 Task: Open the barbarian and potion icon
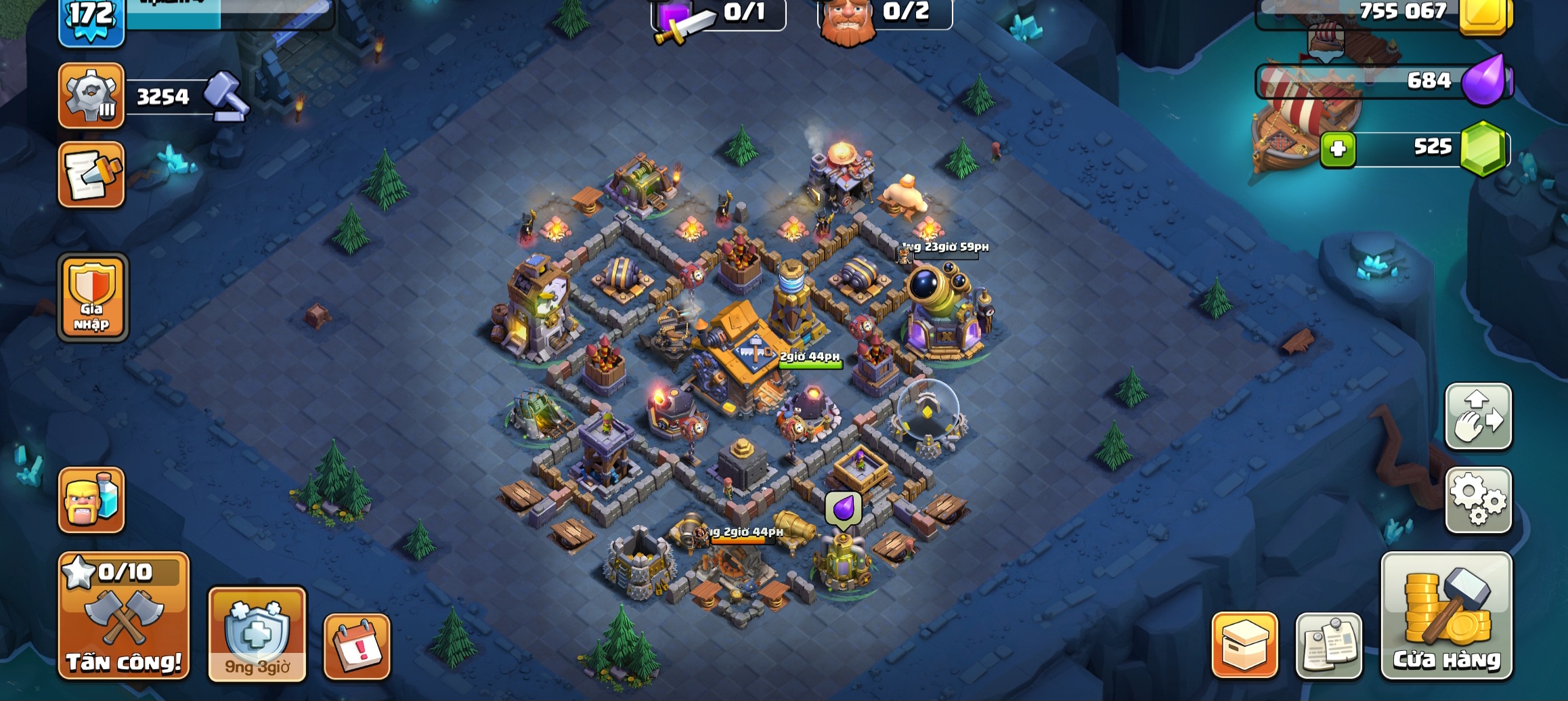coord(91,500)
